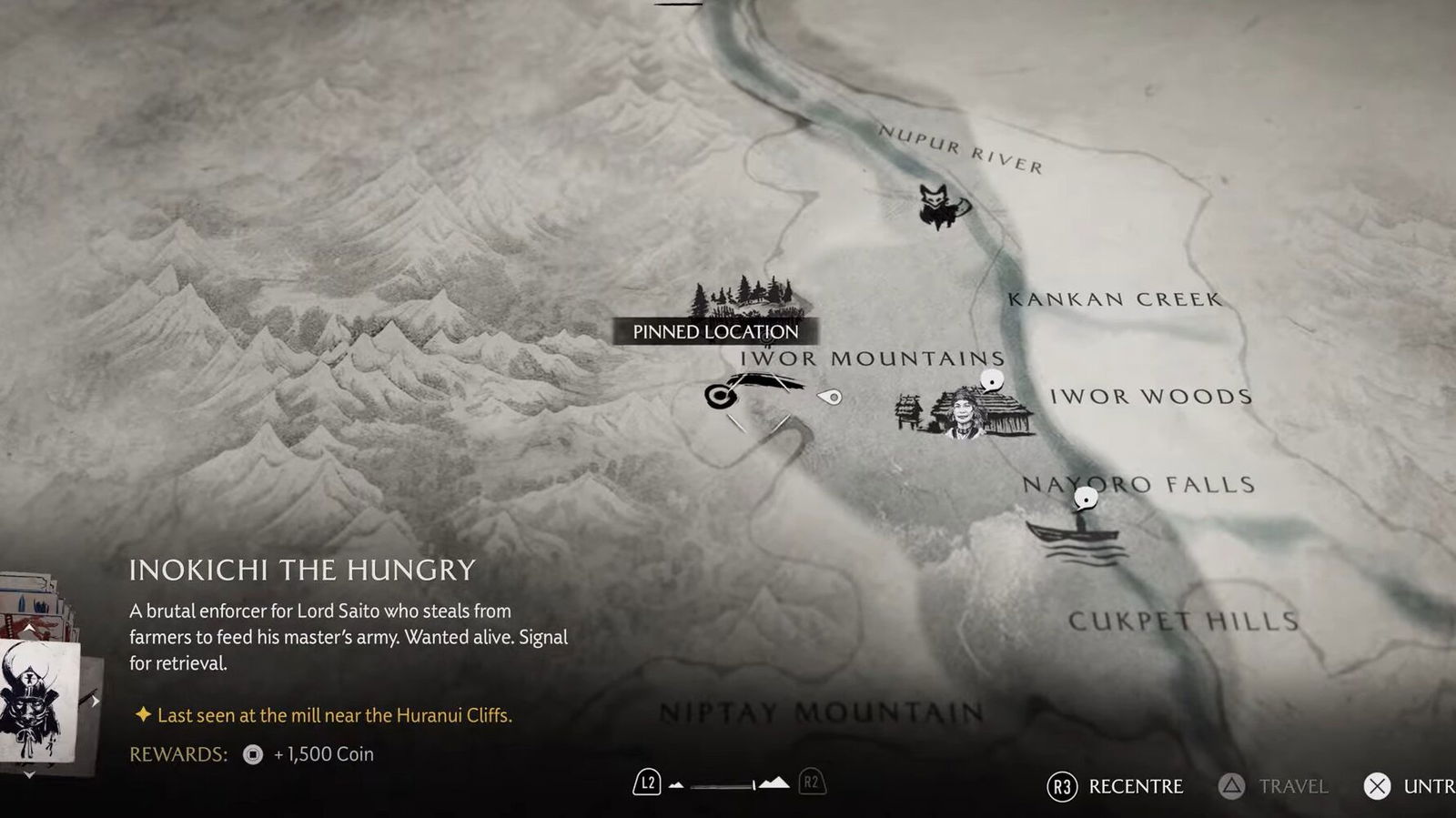The width and height of the screenshot is (1456, 818).
Task: Select the old woman's hut marker
Action: (x=966, y=413)
